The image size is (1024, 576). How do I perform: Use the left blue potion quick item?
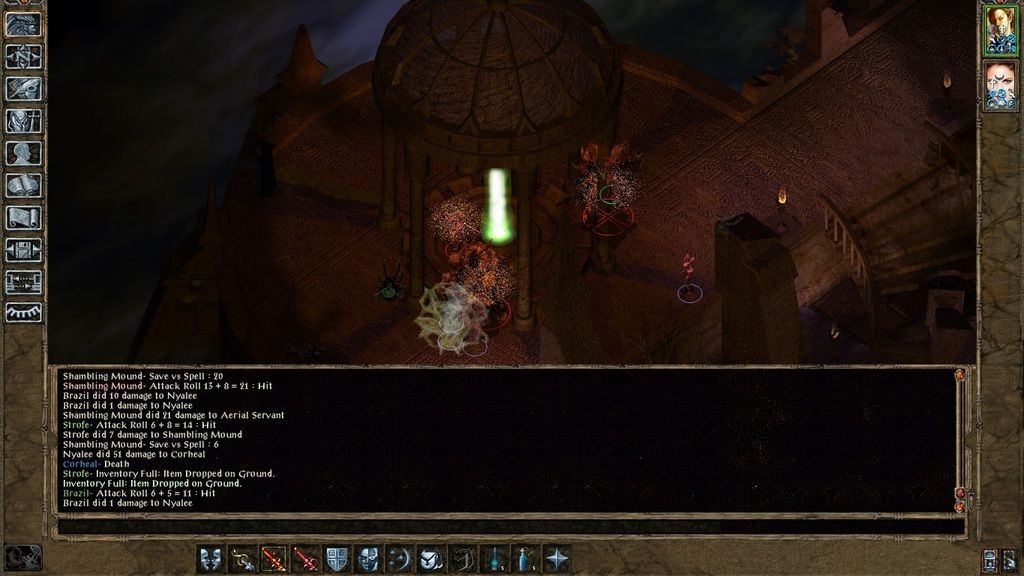(494, 559)
